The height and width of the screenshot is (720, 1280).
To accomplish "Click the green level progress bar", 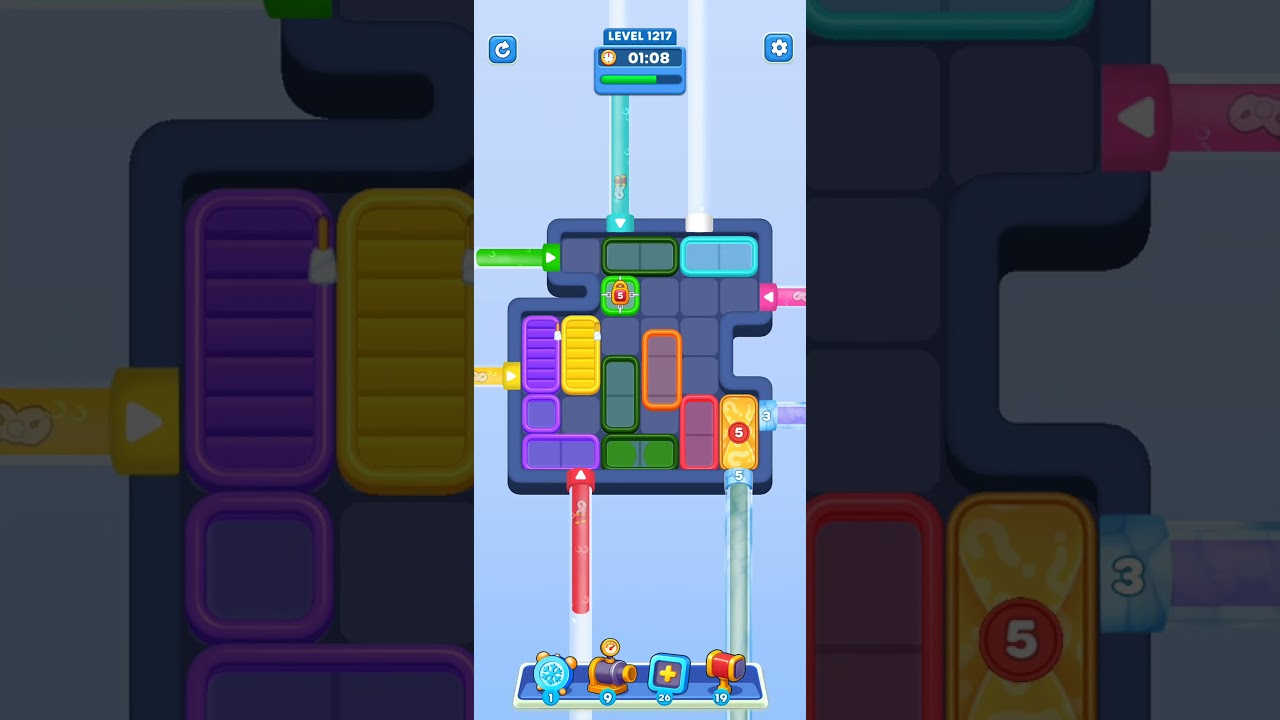I will click(639, 79).
